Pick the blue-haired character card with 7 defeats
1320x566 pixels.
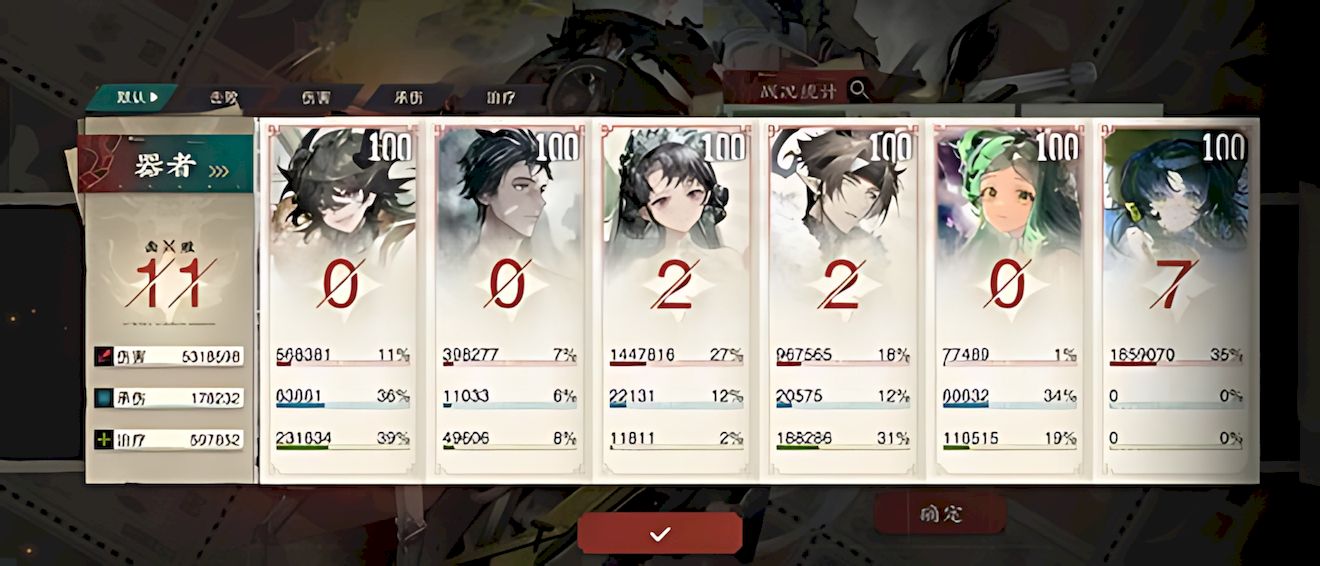[x=1176, y=300]
